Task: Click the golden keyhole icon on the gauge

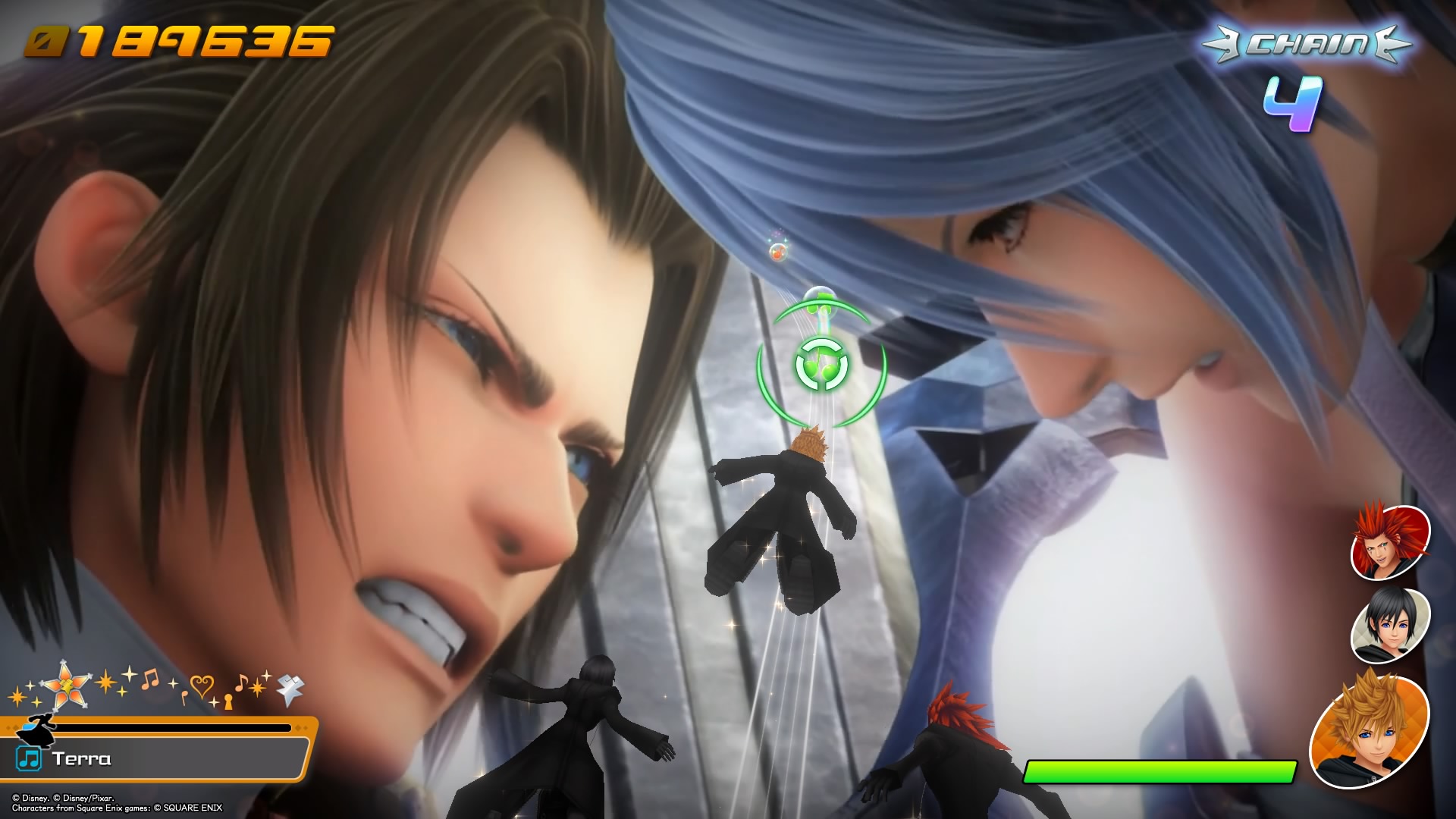Action: (228, 702)
